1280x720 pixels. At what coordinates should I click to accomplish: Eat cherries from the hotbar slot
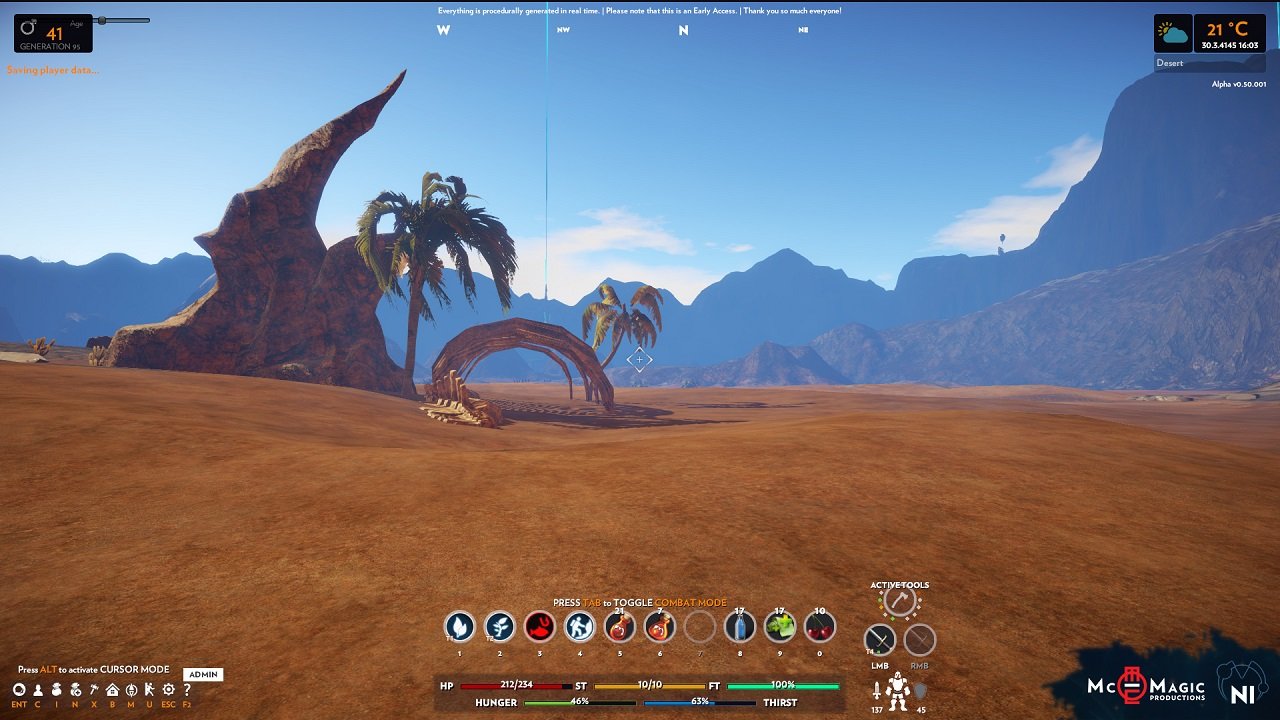[820, 627]
